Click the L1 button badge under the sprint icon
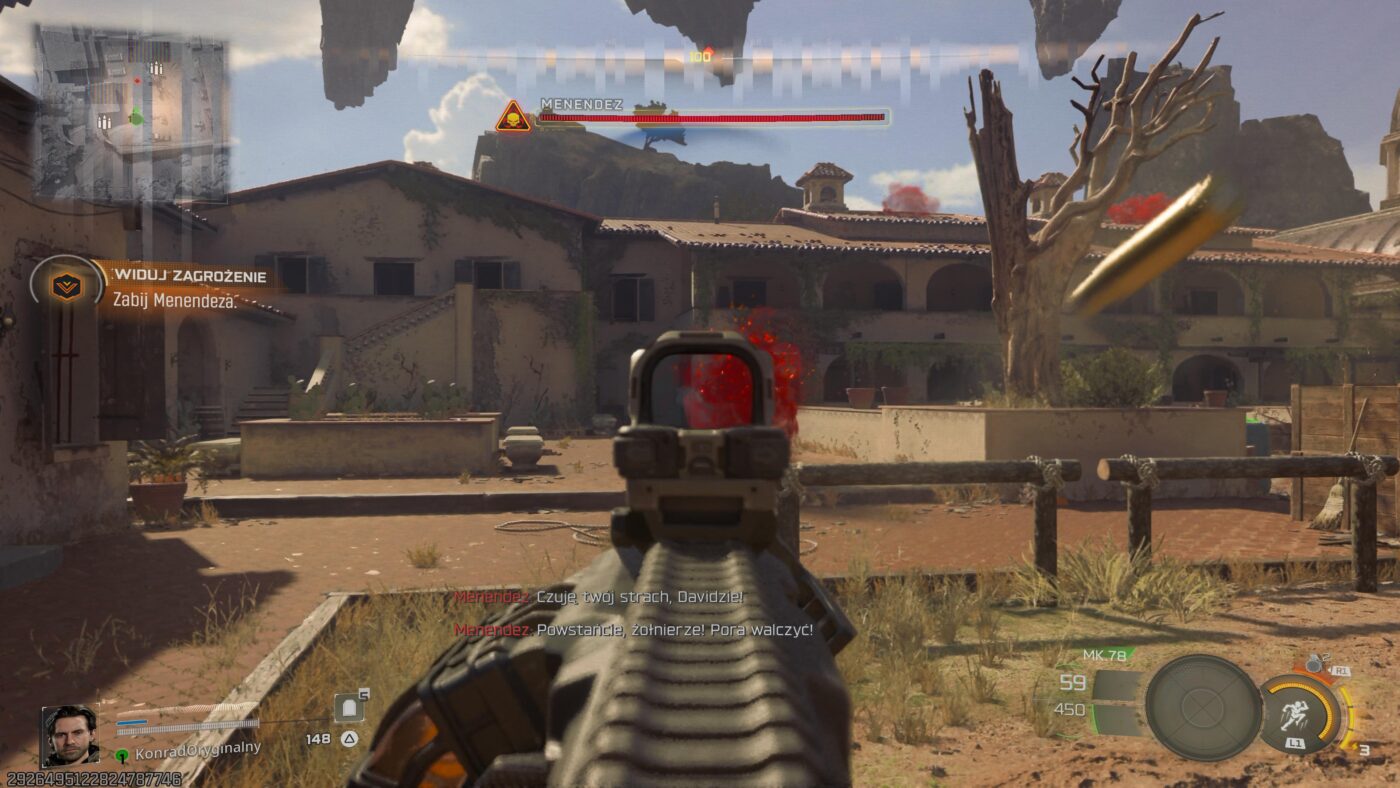 point(1296,742)
